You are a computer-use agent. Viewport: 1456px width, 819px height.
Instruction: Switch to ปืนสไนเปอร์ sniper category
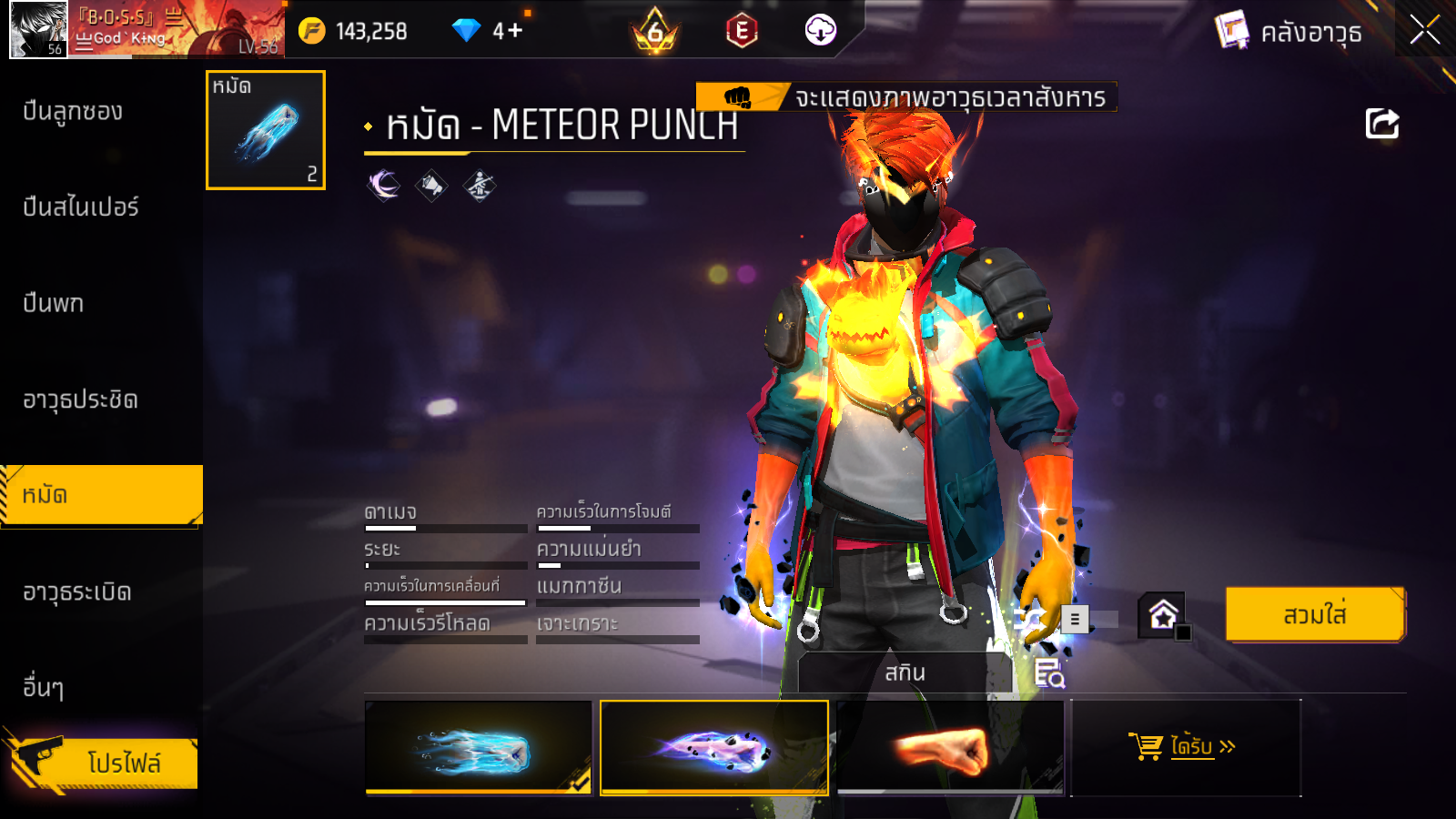81,207
